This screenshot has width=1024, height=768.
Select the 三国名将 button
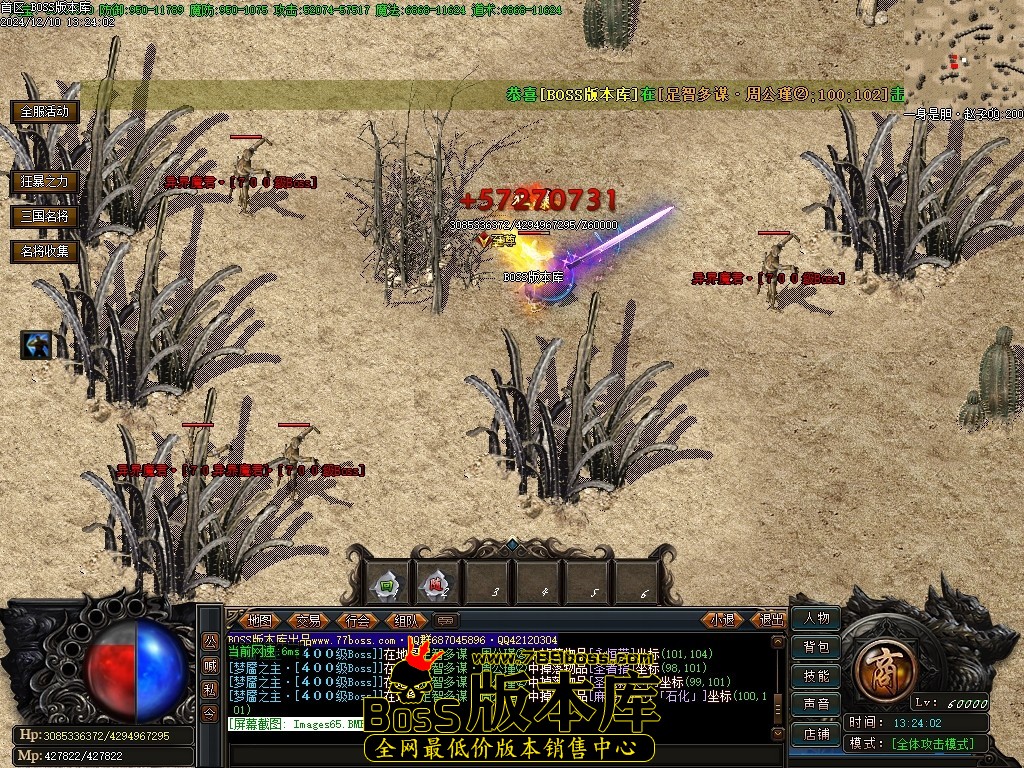[46, 216]
